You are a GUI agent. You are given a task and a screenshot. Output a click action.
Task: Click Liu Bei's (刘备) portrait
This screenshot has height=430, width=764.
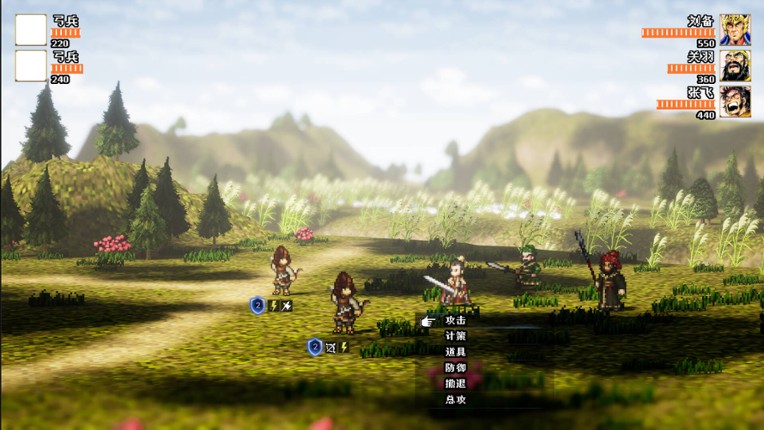(x=735, y=30)
